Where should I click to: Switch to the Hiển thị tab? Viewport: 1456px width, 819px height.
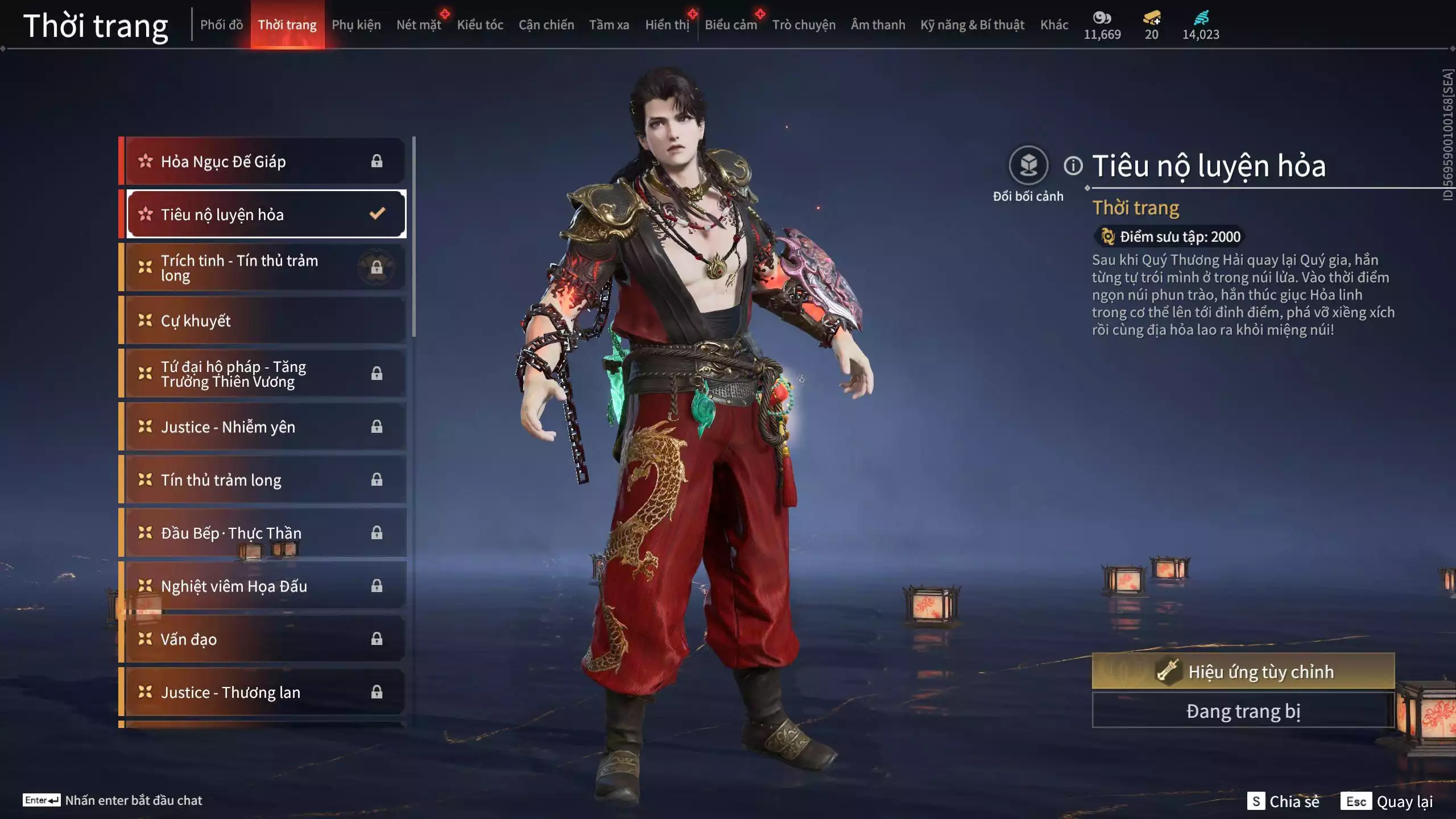[667, 25]
